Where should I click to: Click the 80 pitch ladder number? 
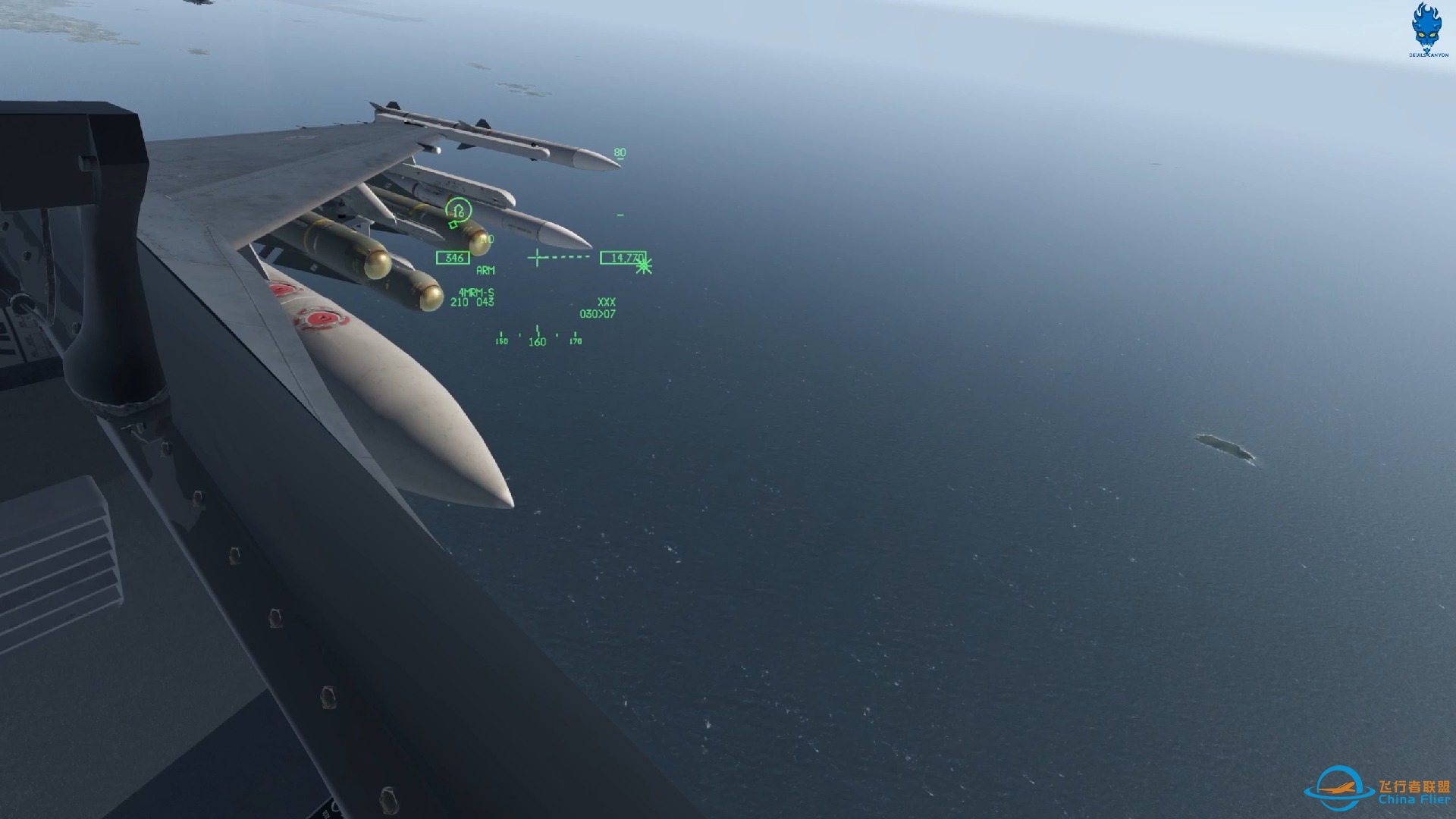pos(619,151)
